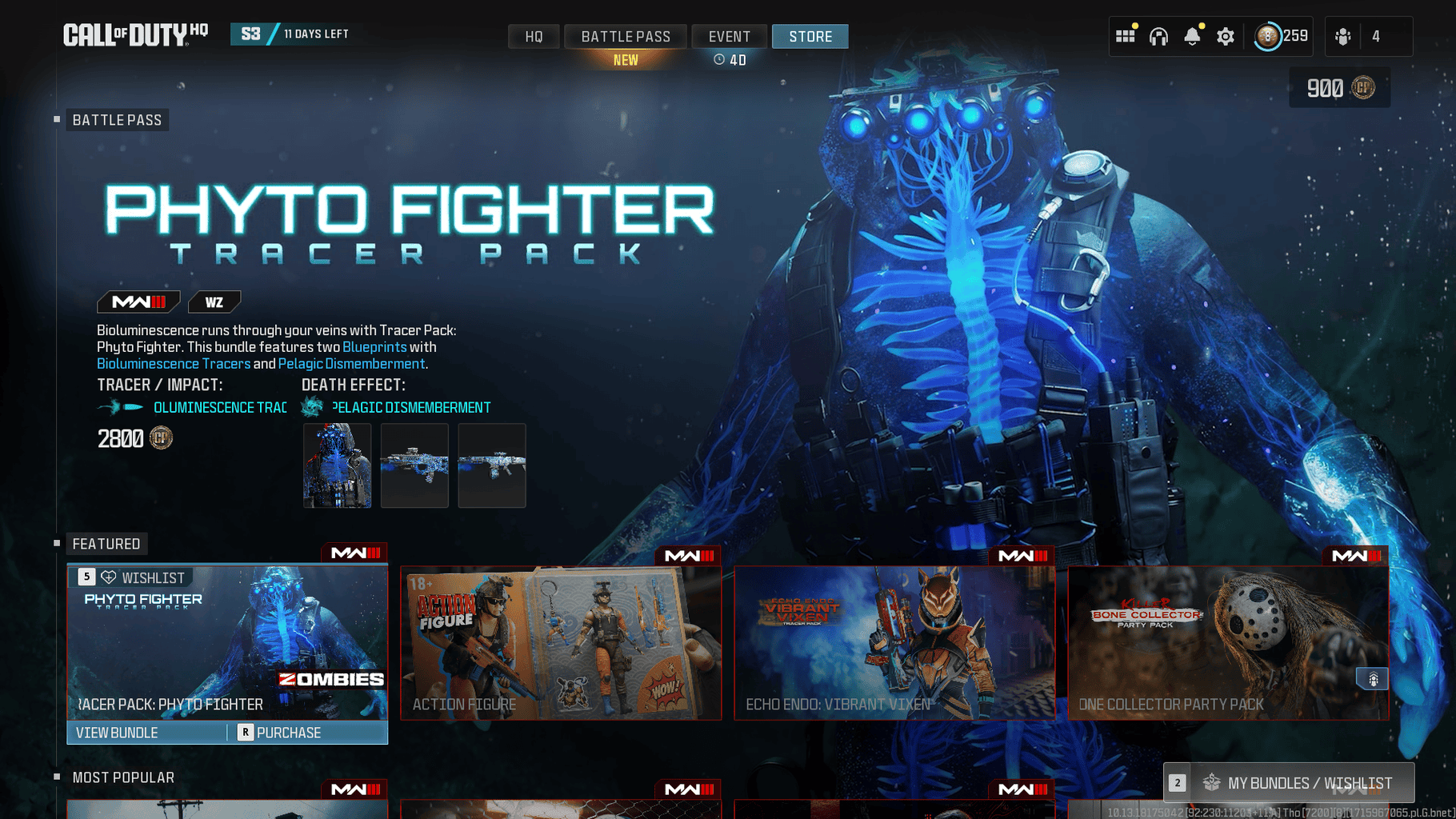Image resolution: width=1456 pixels, height=819 pixels.
Task: Preview the Phyto Fighter operator skin thumbnail
Action: click(337, 465)
